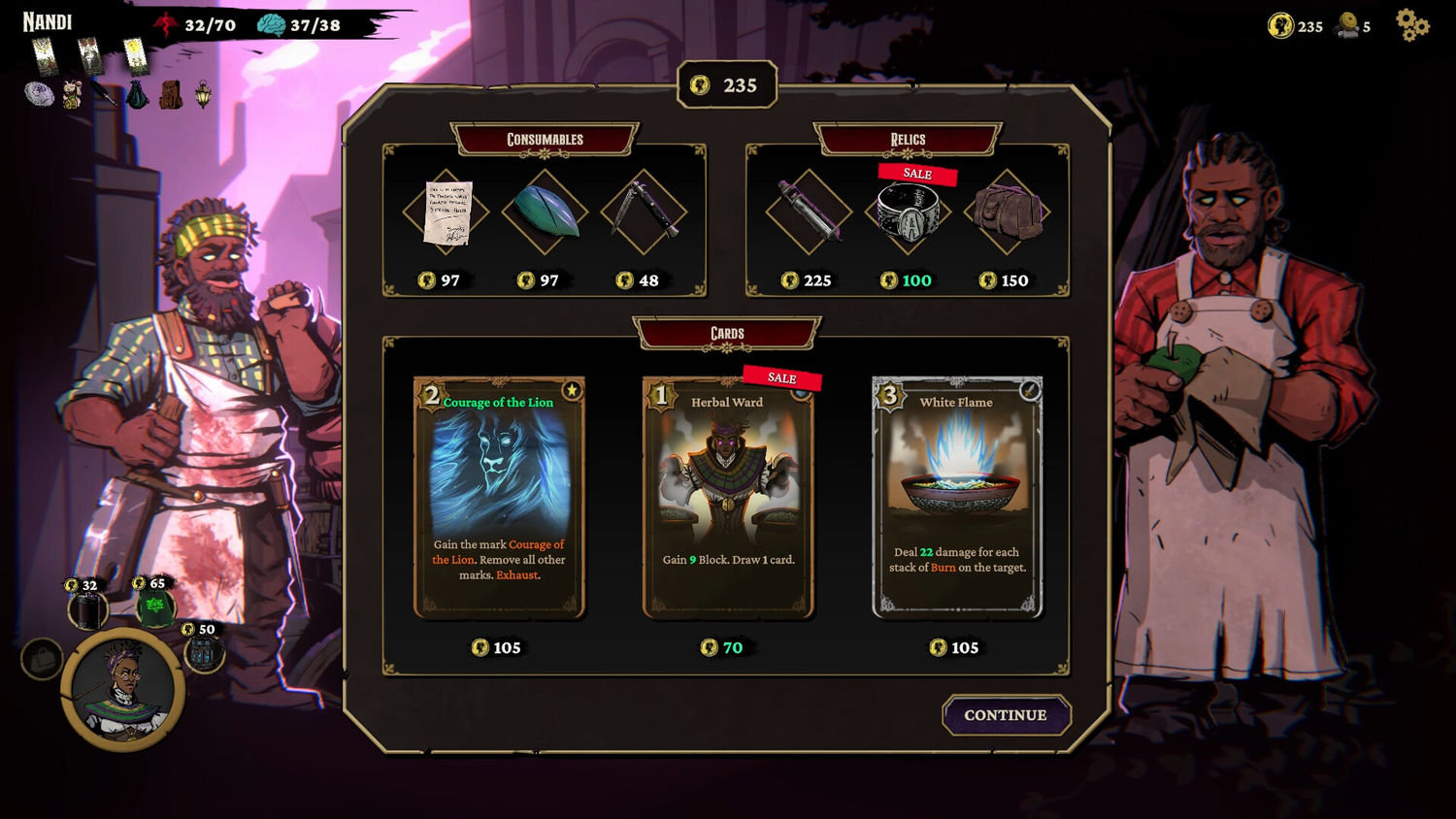Click Nandi's character portrait
This screenshot has height=819, width=1456.
click(x=123, y=690)
